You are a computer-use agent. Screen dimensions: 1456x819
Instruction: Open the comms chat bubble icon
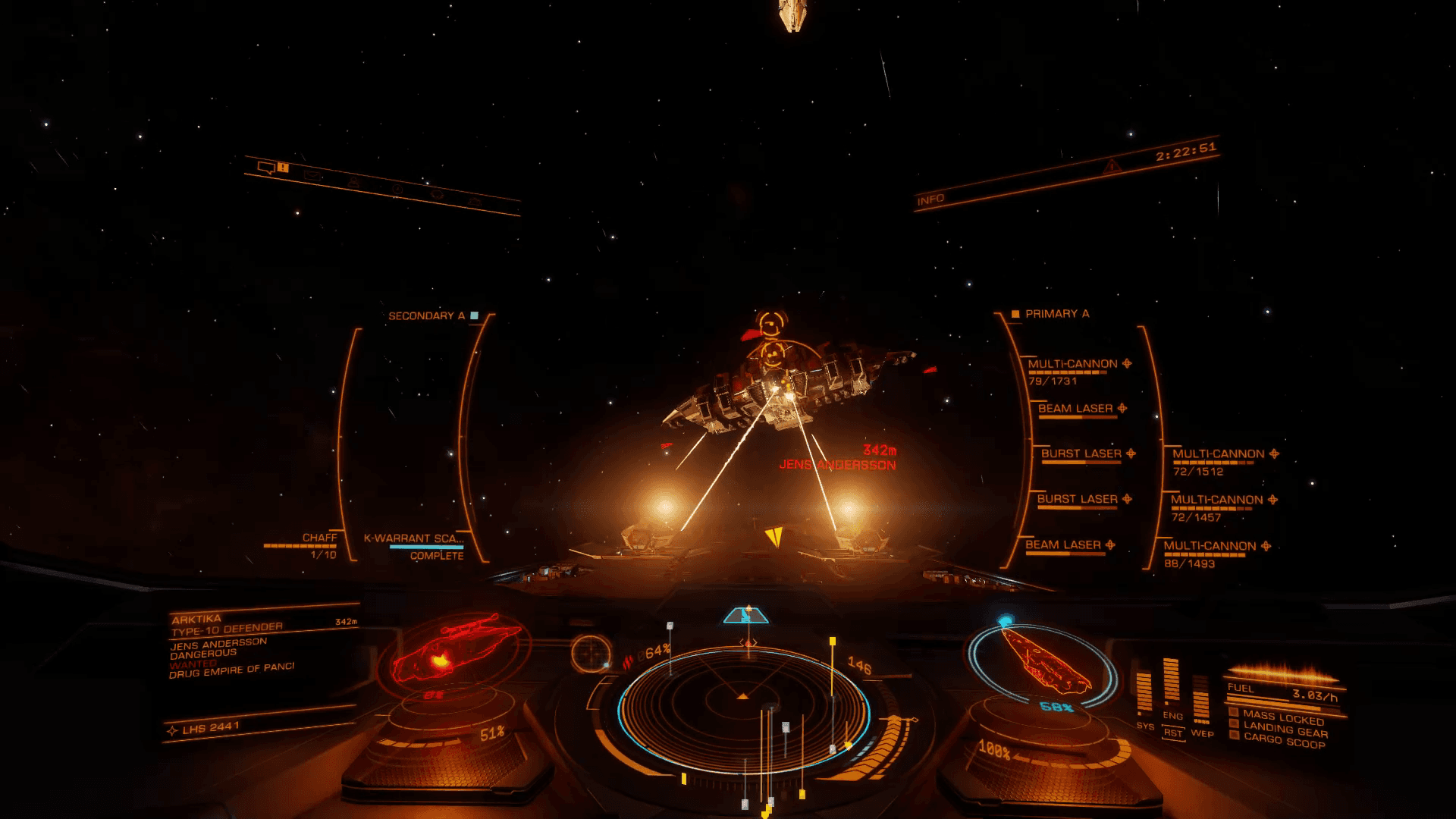pos(266,168)
